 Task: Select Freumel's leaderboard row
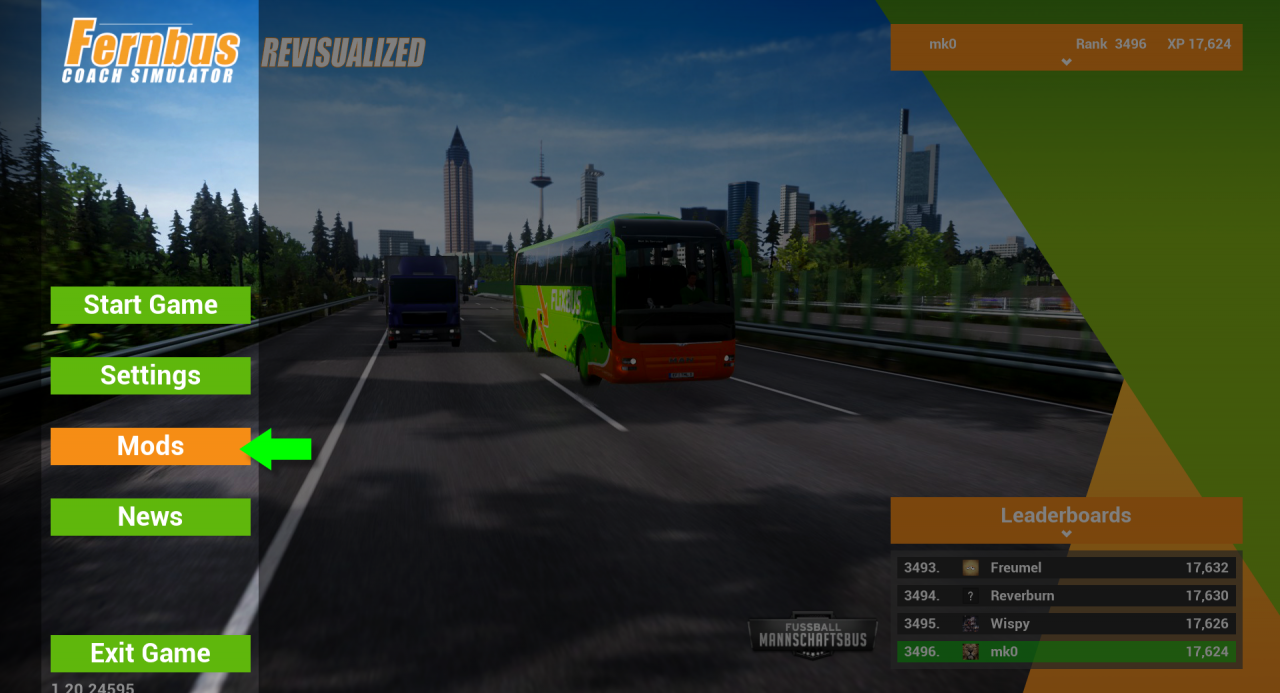pos(1066,568)
